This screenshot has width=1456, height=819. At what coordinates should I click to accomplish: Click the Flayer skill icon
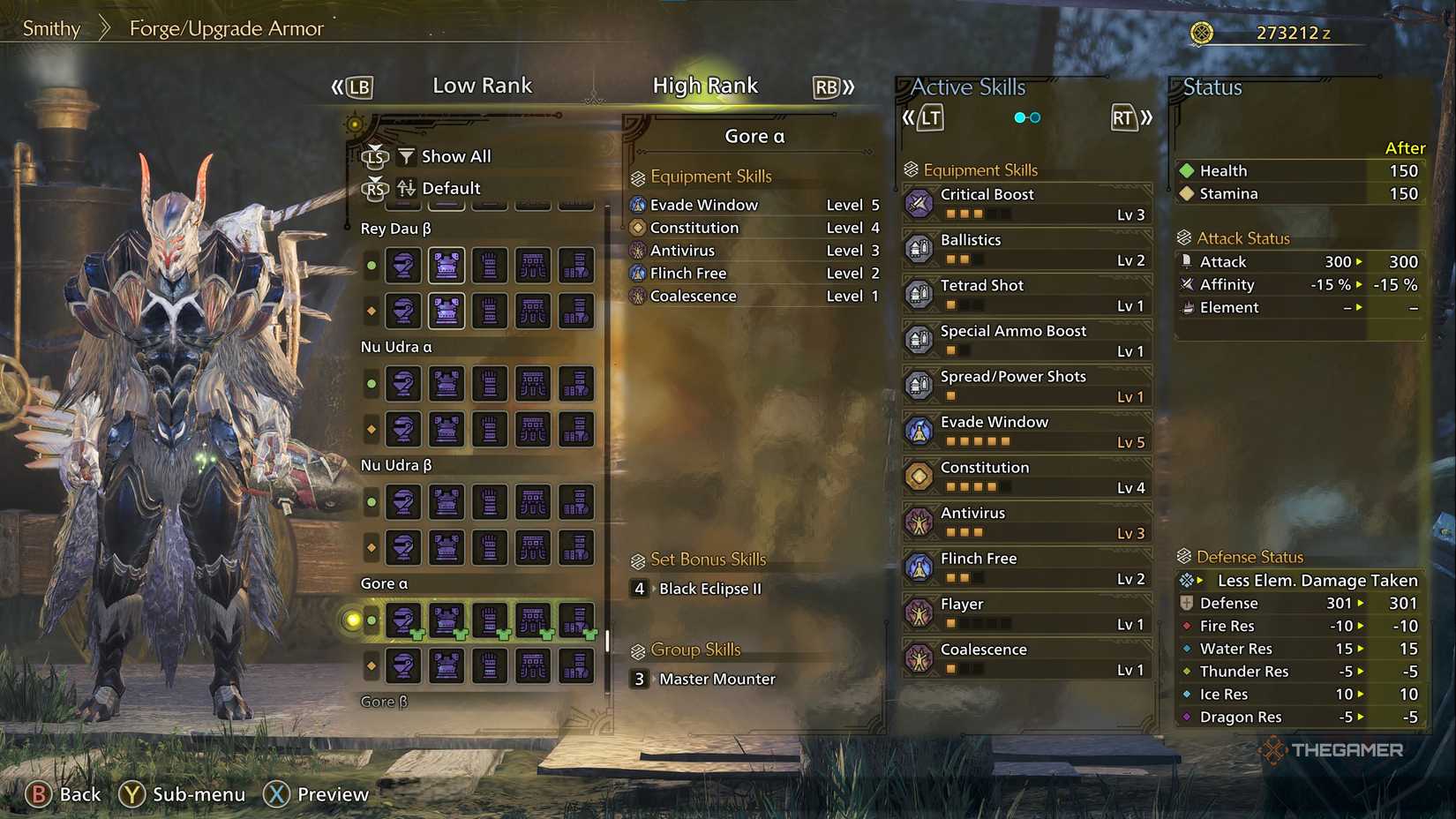tap(920, 612)
